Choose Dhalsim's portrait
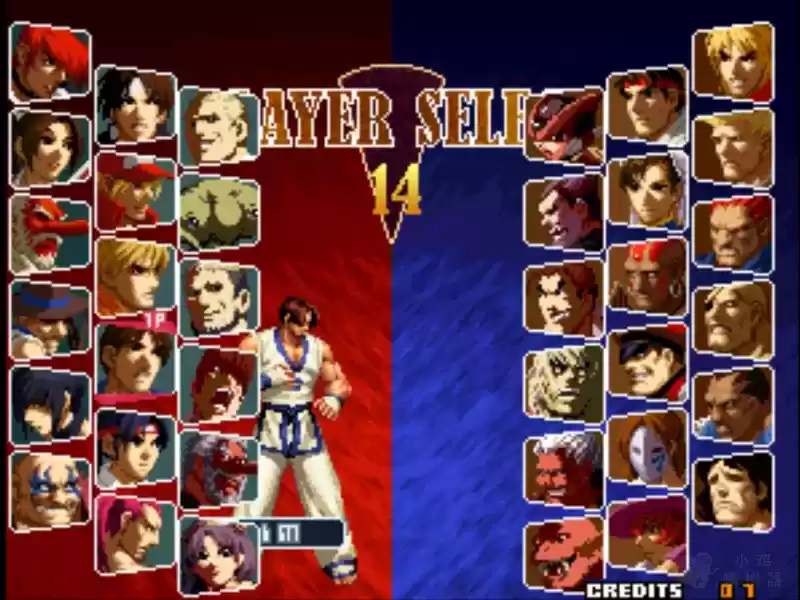Screen dimensions: 800x600 (x=647, y=275)
